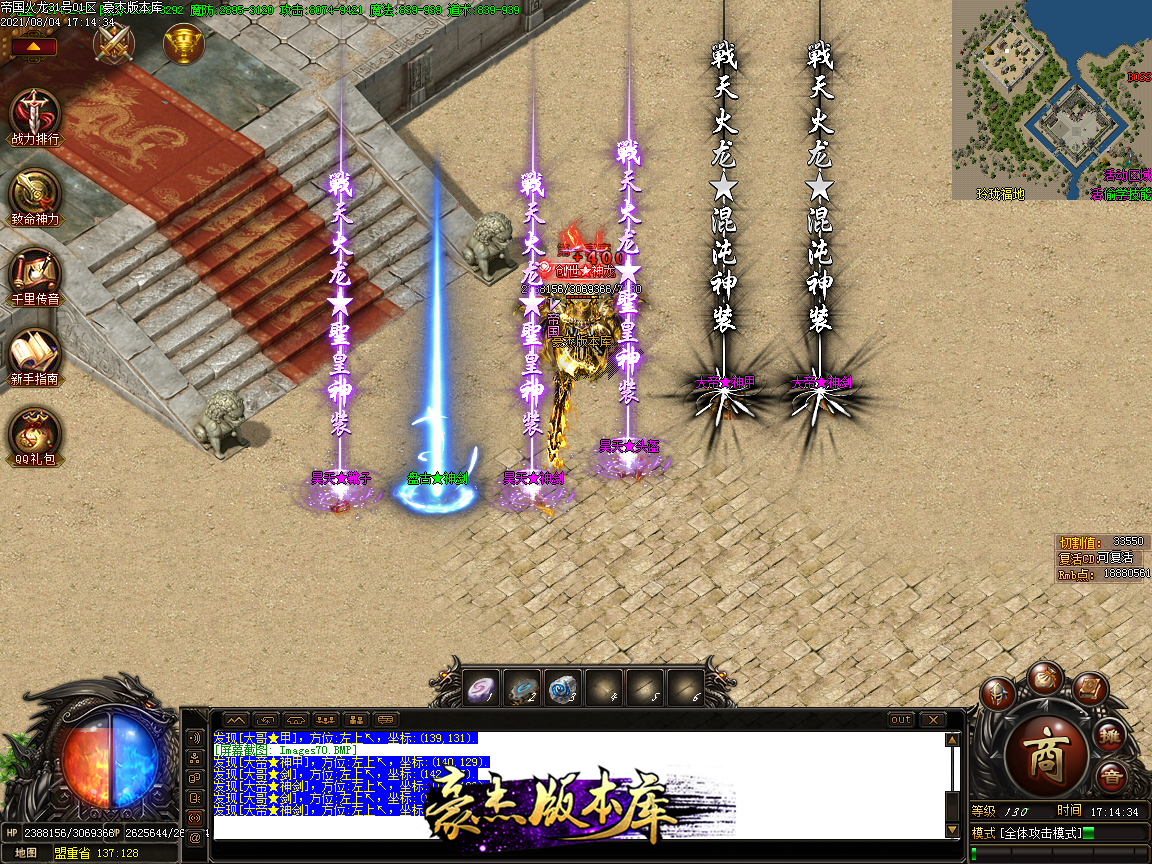1152x864 pixels.
Task: Close the chat panel with the X button
Action: click(x=932, y=720)
